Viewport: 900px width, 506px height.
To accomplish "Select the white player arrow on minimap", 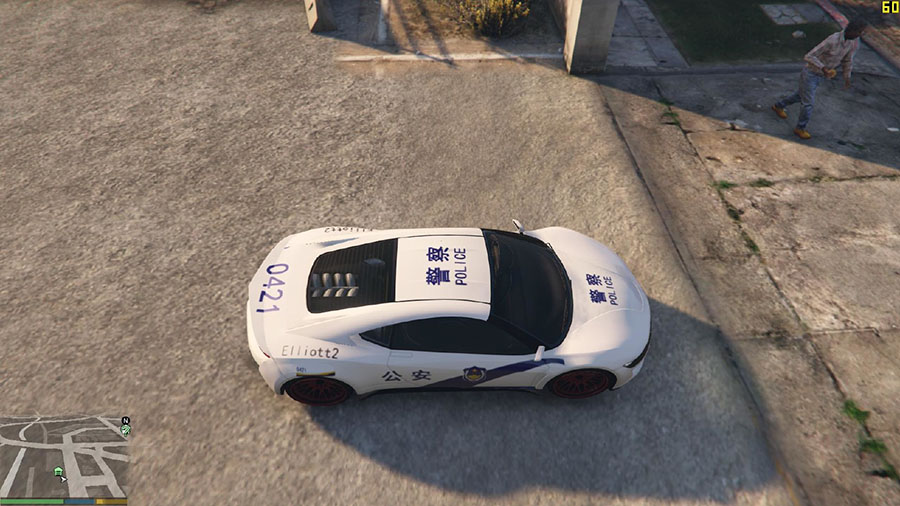I will [x=64, y=478].
